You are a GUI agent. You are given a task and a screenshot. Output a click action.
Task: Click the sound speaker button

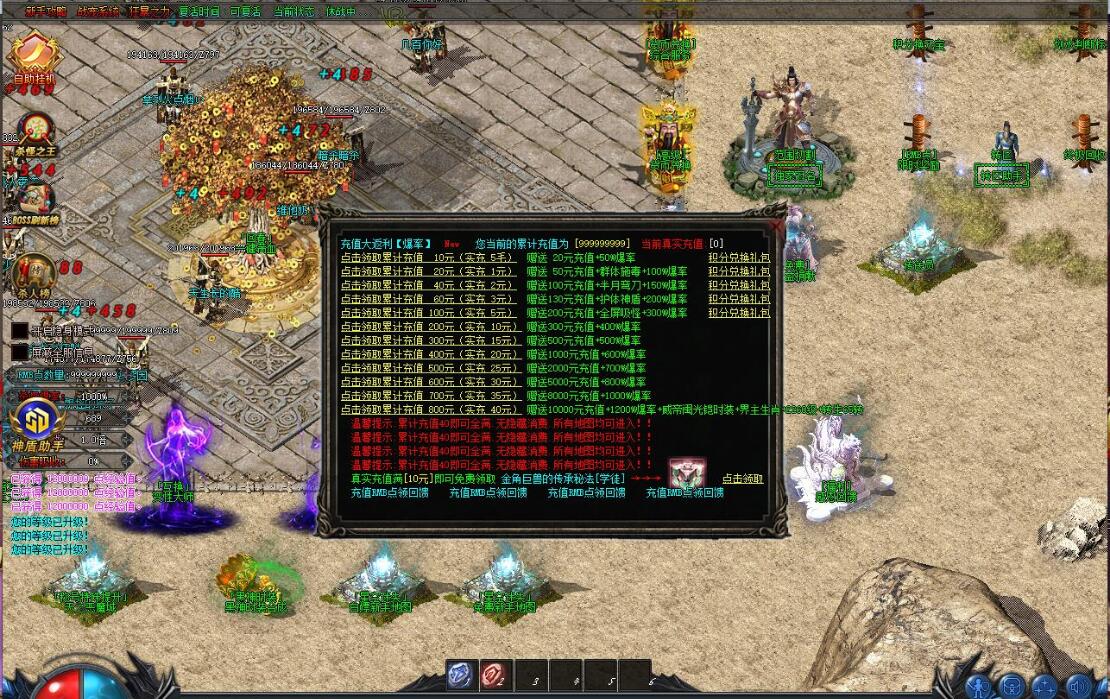click(1078, 686)
